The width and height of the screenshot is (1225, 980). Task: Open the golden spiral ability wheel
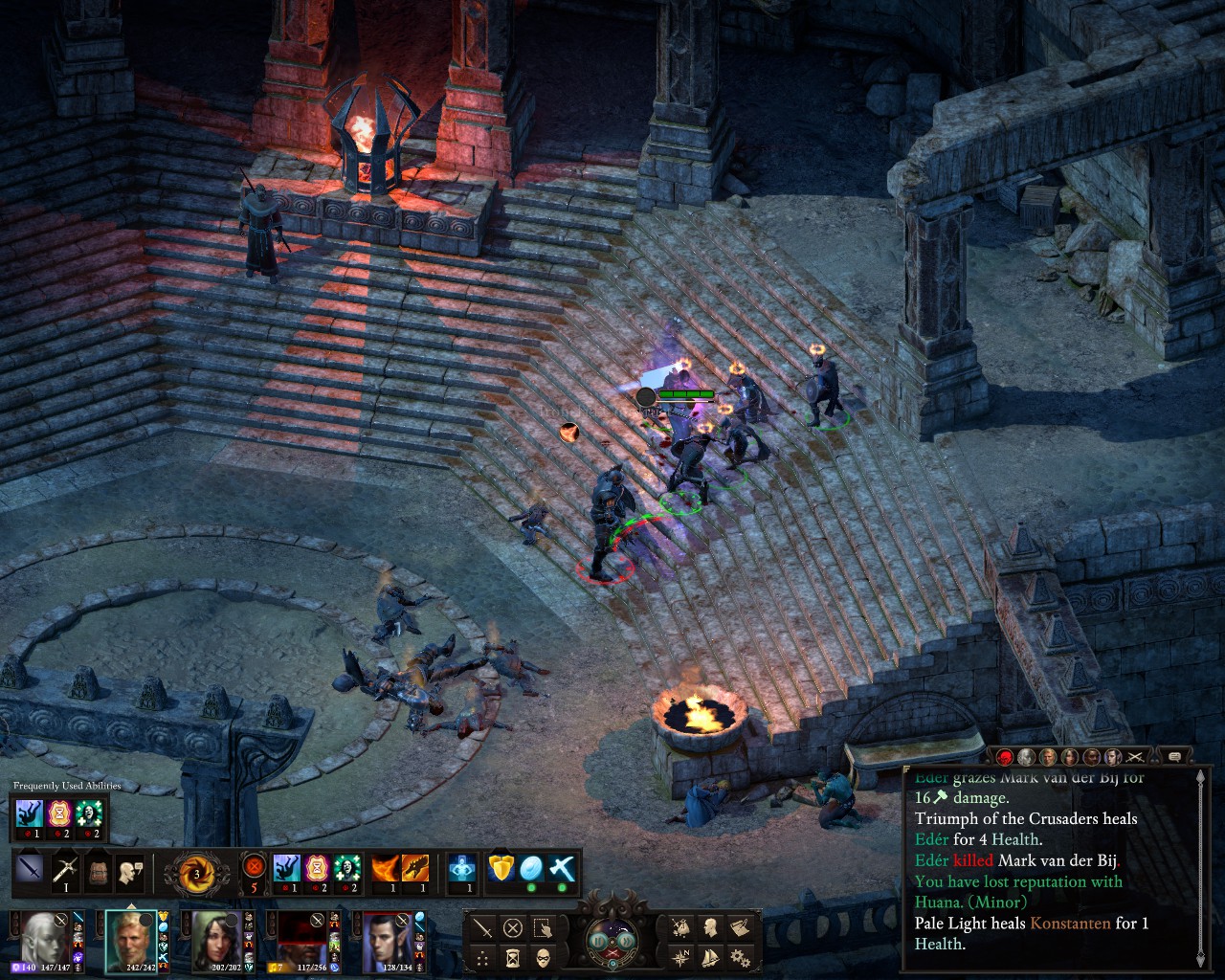[197, 873]
